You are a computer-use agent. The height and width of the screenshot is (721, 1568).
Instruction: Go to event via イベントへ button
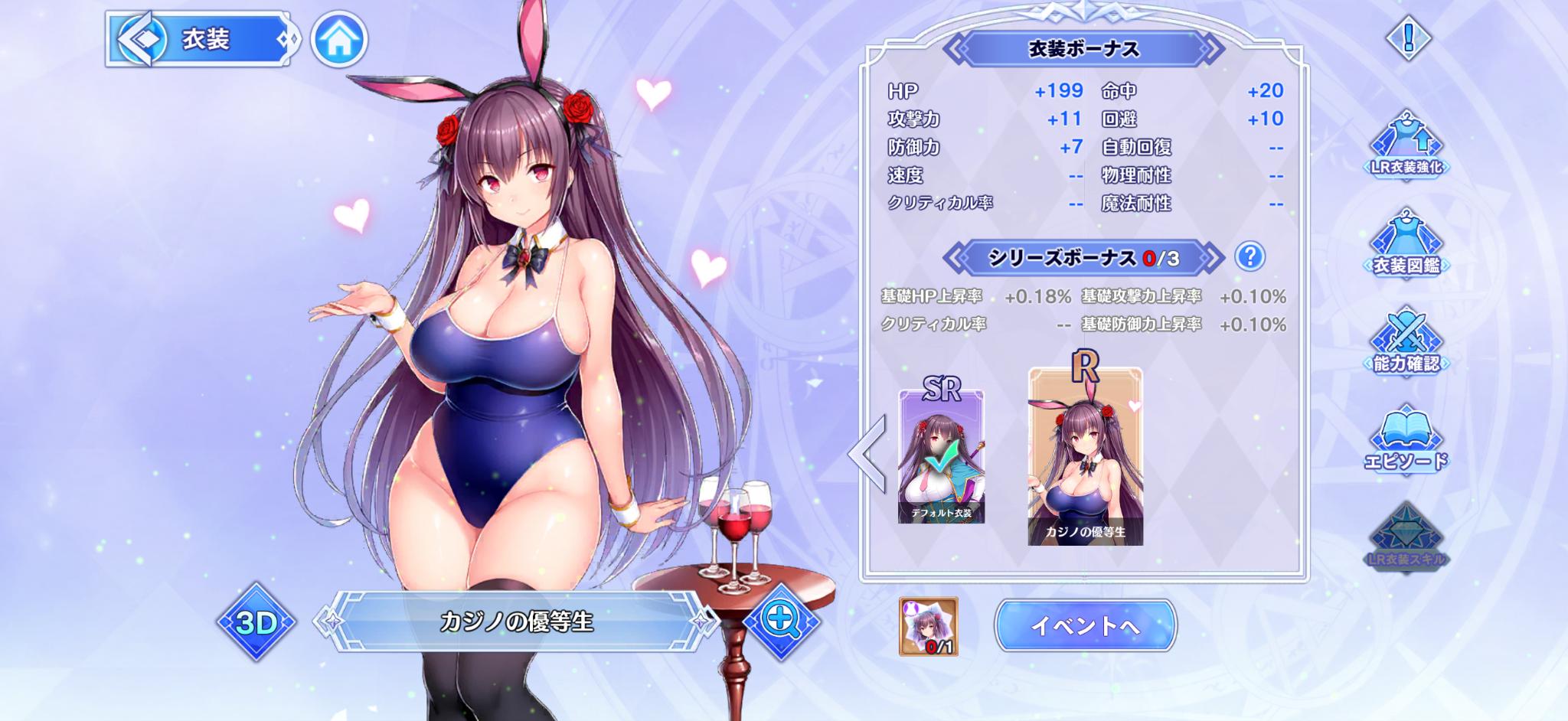coord(1085,625)
